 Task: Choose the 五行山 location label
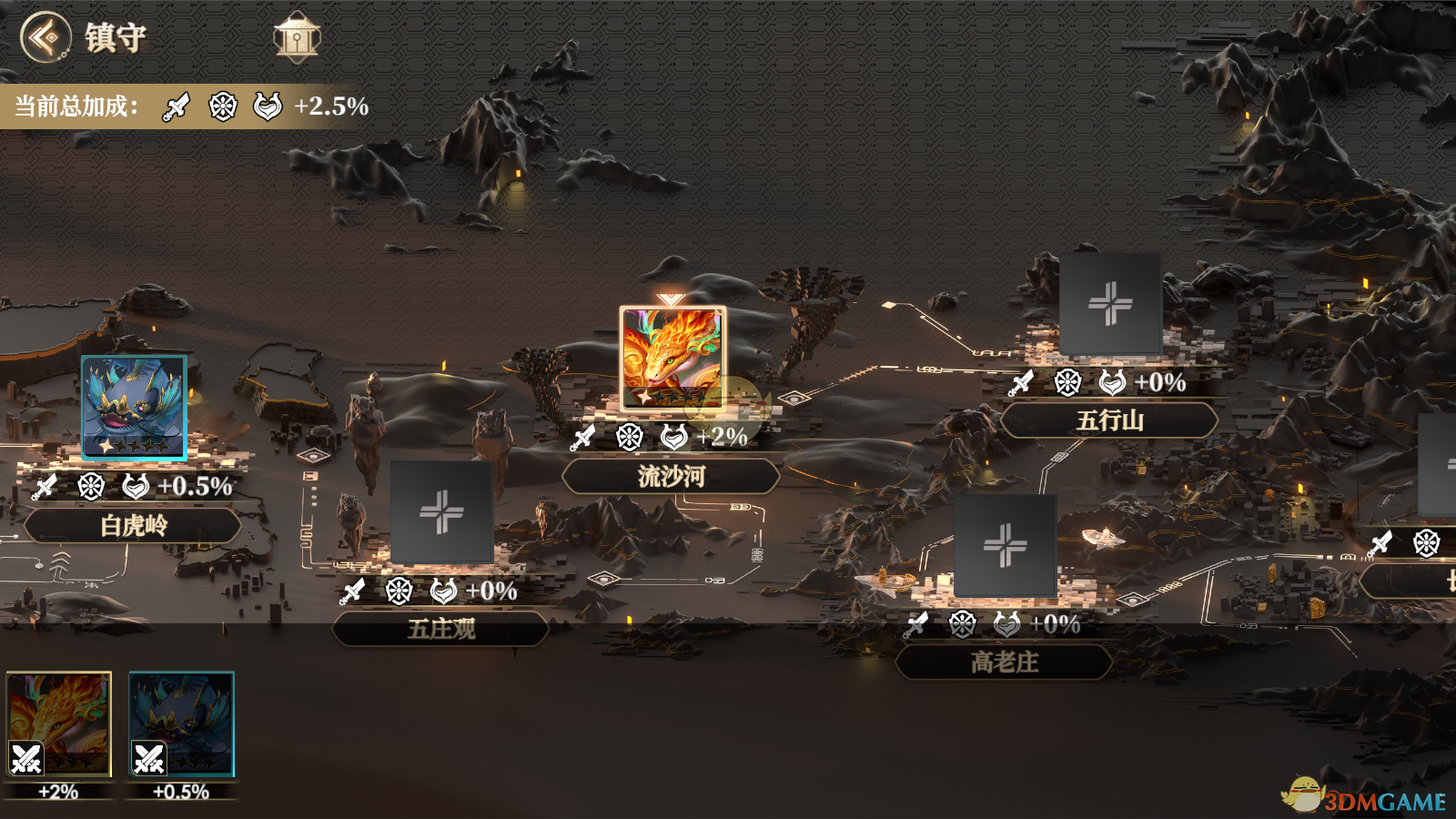click(1109, 420)
